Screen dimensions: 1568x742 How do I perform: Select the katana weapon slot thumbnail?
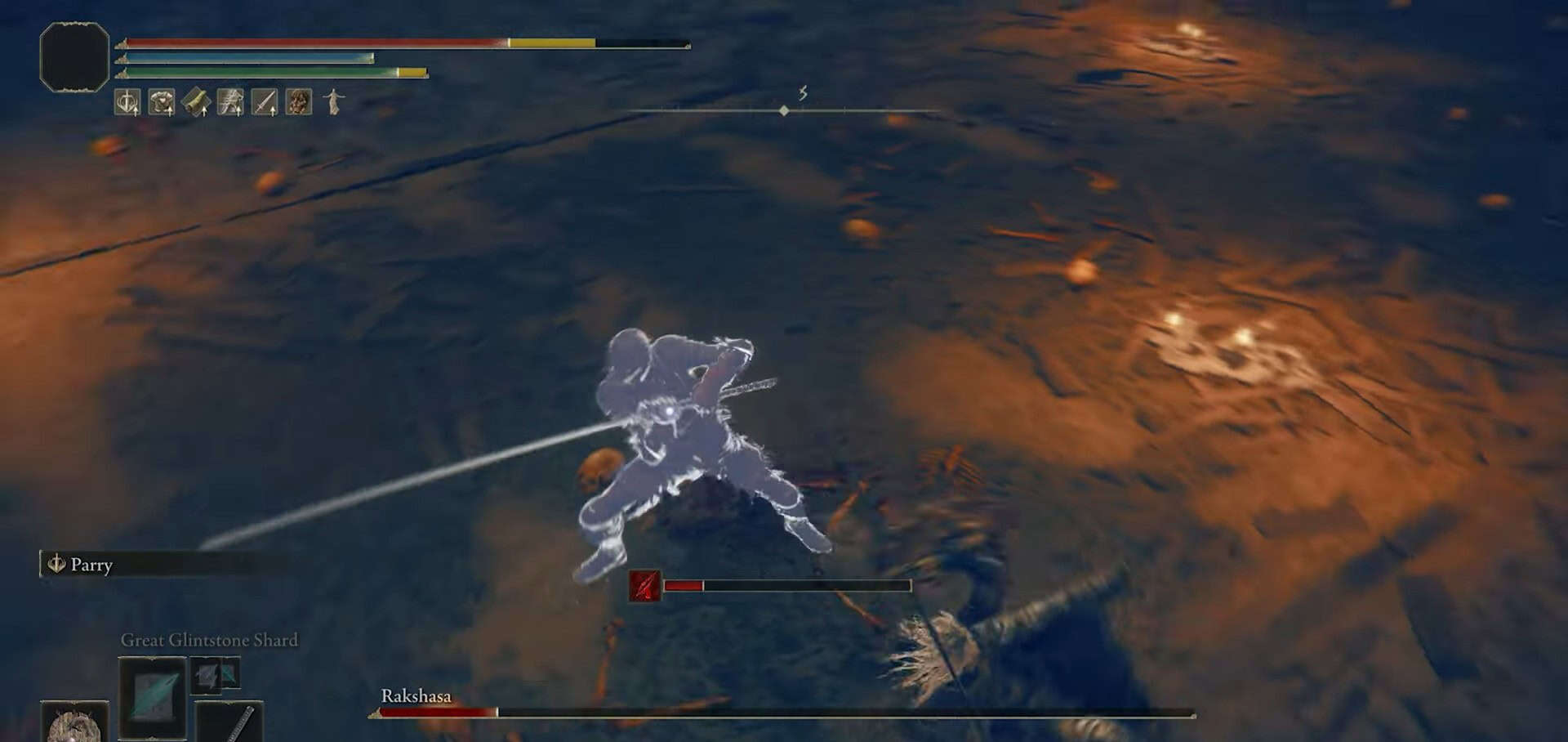233,726
